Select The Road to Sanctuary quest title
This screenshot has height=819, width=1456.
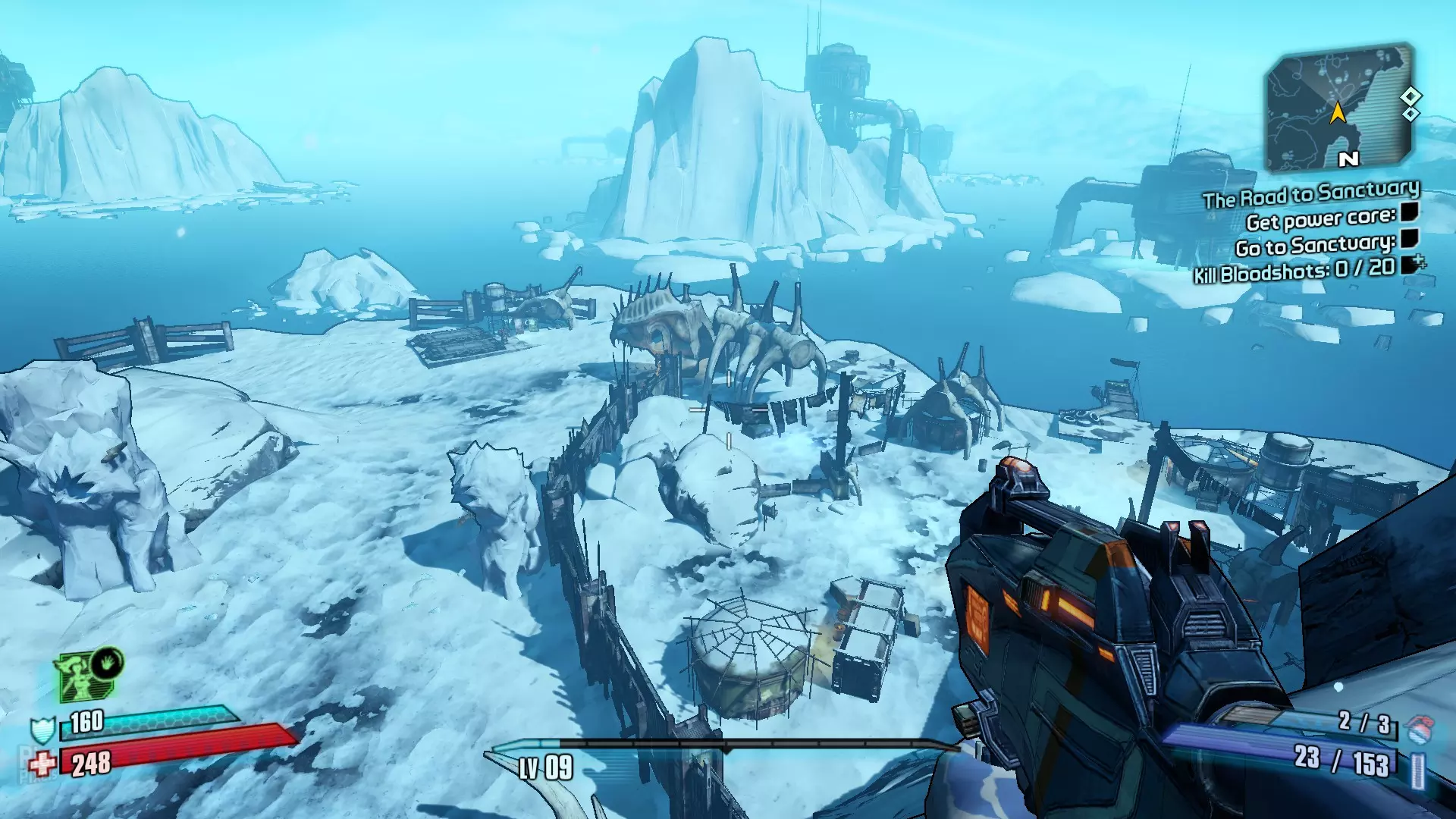tap(1310, 194)
